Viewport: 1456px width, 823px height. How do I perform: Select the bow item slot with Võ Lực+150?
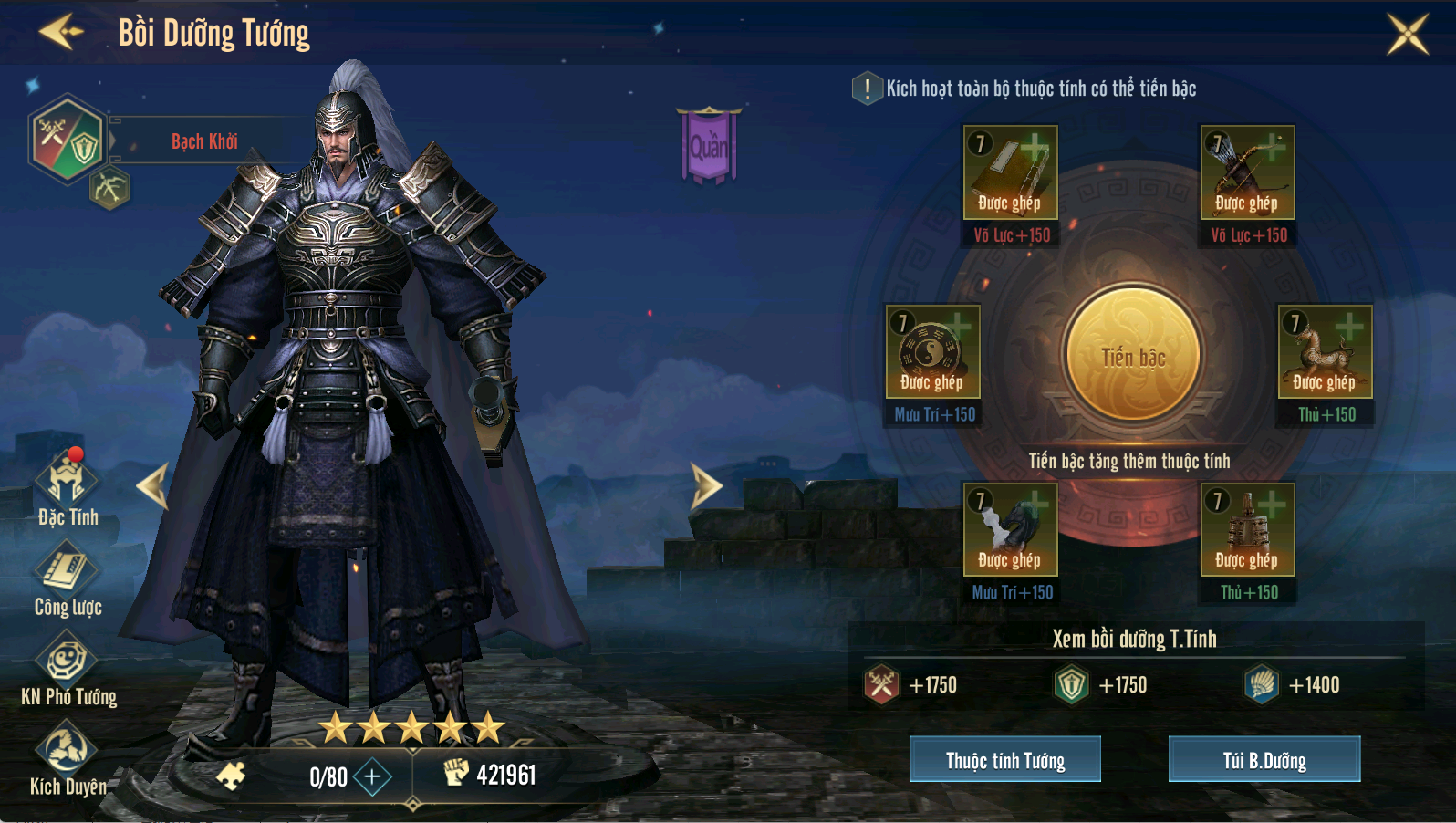[1247, 172]
